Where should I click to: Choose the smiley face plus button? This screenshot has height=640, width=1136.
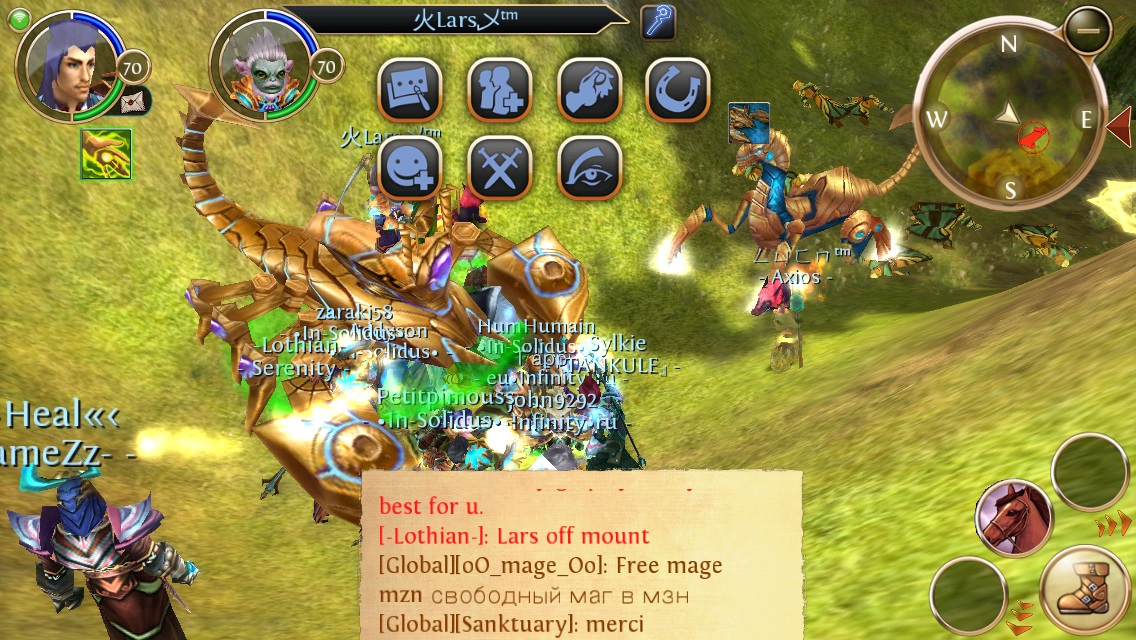(410, 168)
